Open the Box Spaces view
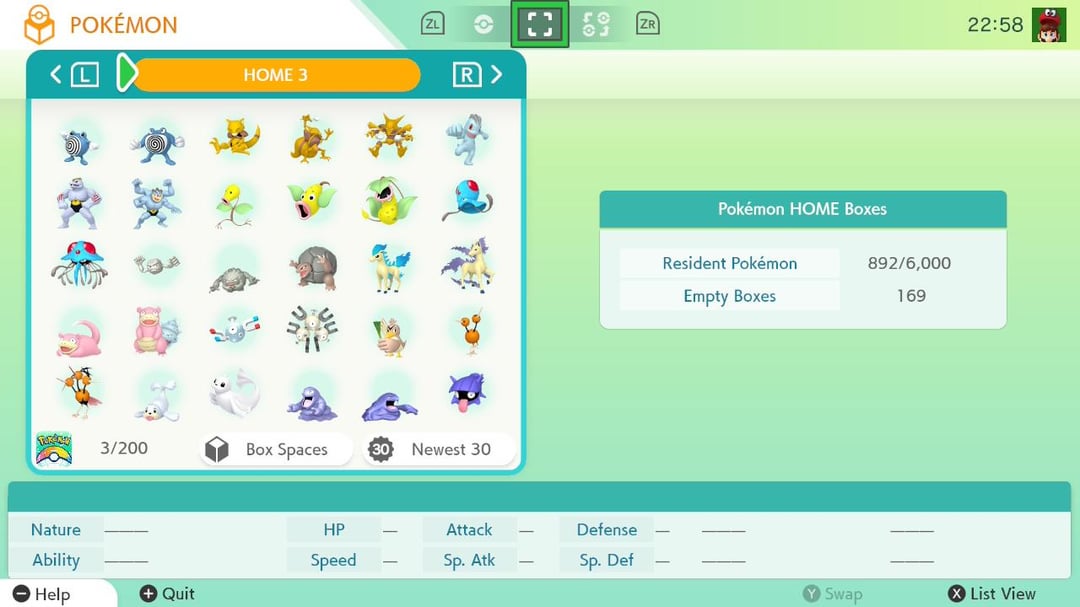 [276, 449]
